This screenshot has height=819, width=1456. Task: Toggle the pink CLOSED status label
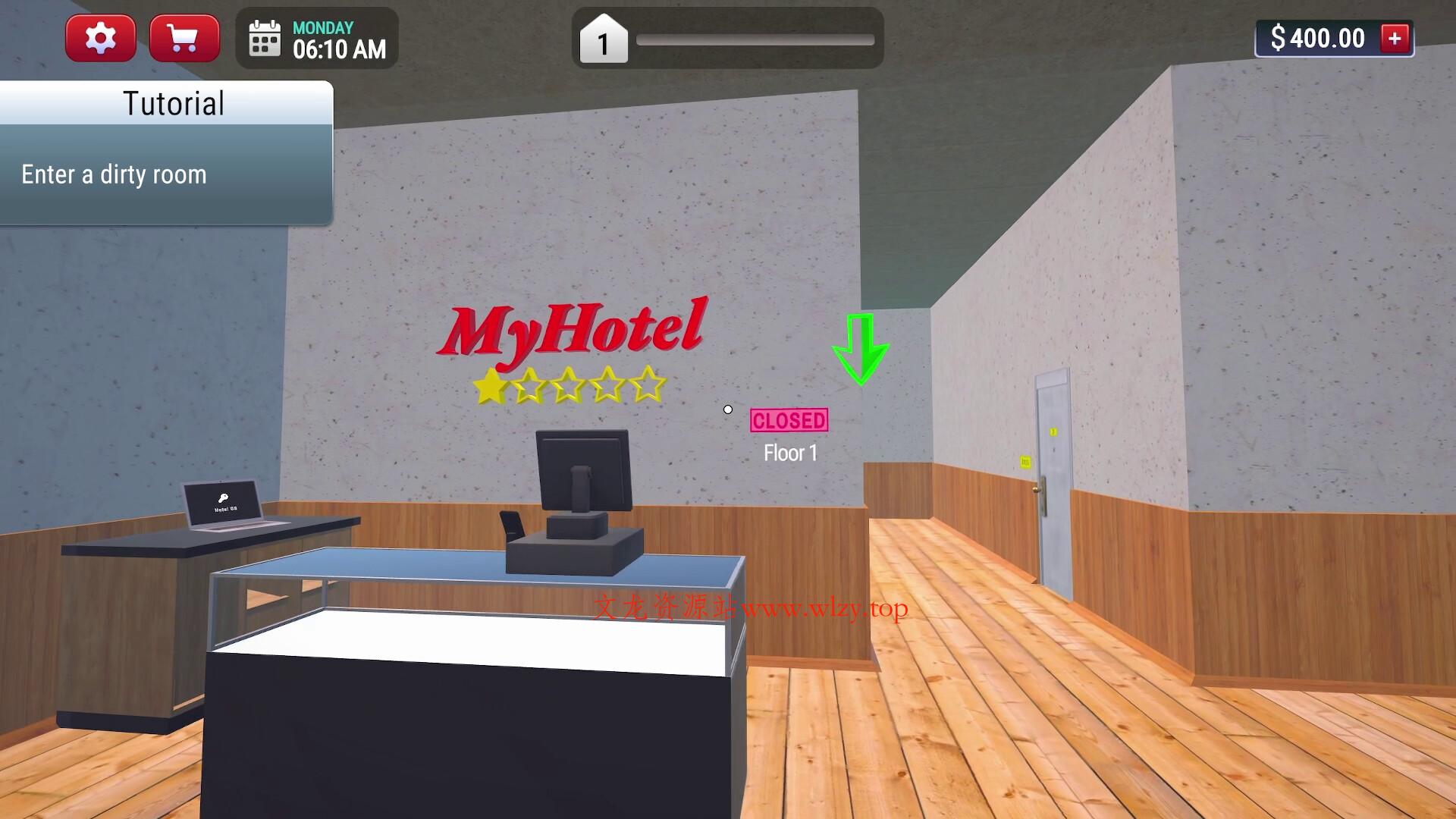tap(789, 419)
